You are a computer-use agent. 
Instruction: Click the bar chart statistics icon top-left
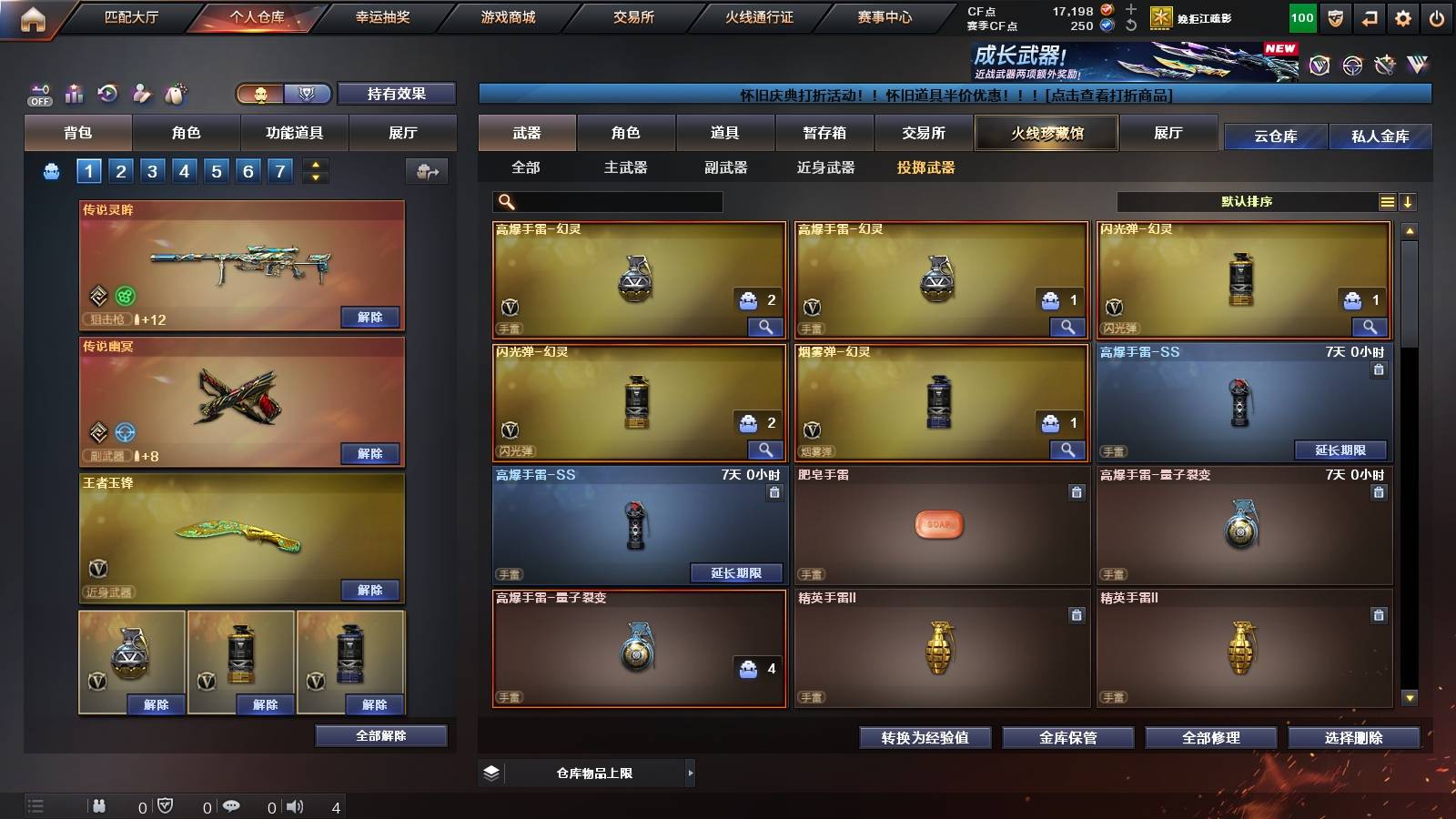point(73,93)
